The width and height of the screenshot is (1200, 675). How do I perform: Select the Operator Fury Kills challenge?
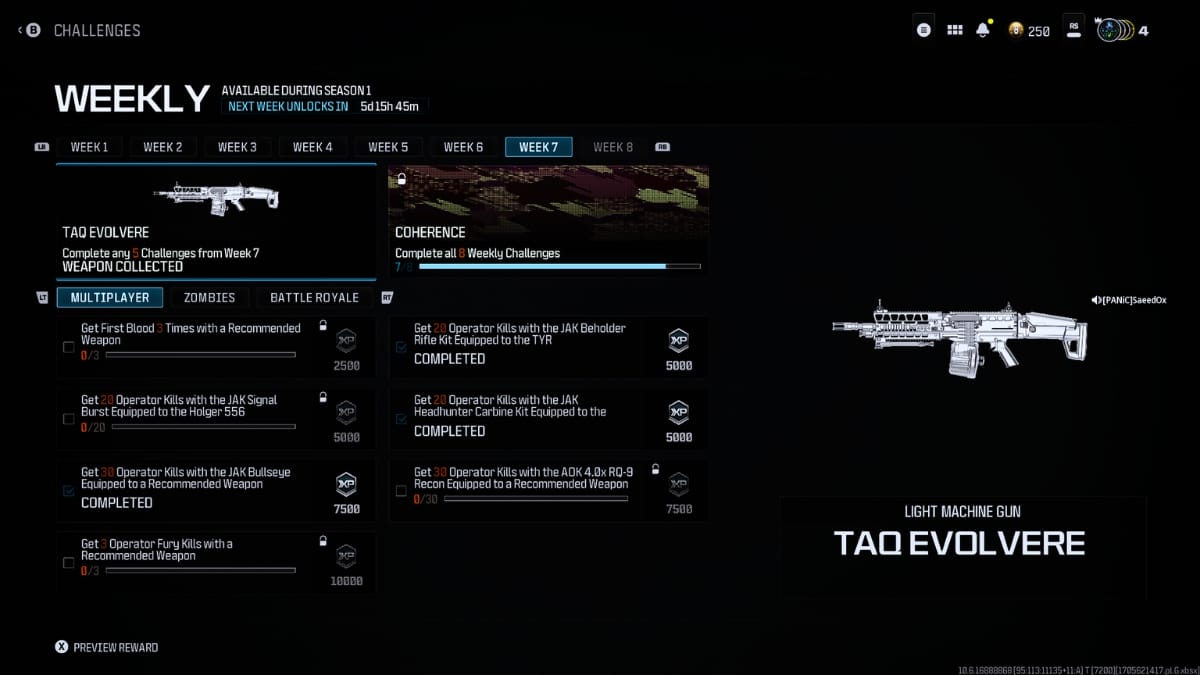click(x=216, y=562)
